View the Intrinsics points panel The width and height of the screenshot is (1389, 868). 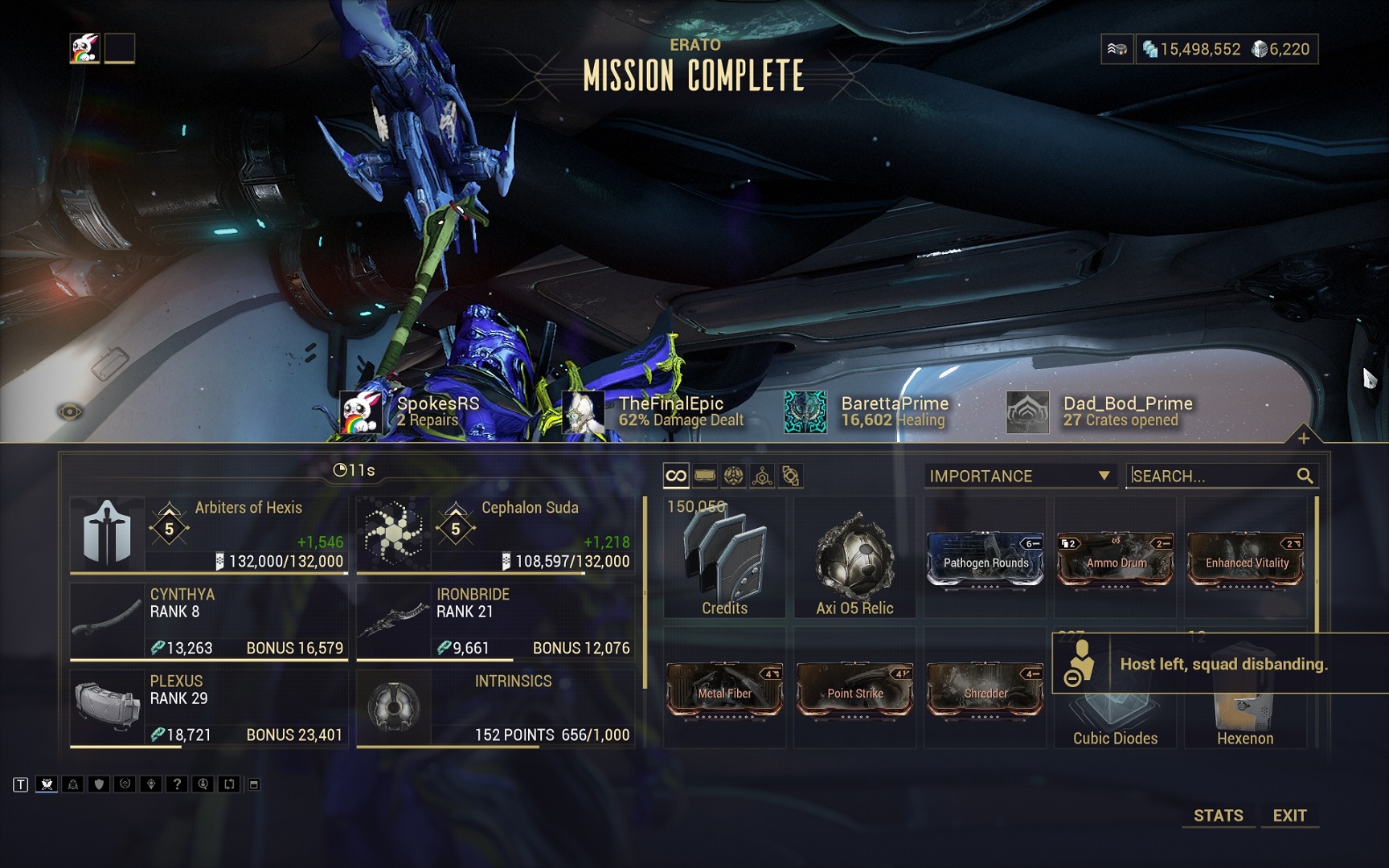tap(495, 708)
